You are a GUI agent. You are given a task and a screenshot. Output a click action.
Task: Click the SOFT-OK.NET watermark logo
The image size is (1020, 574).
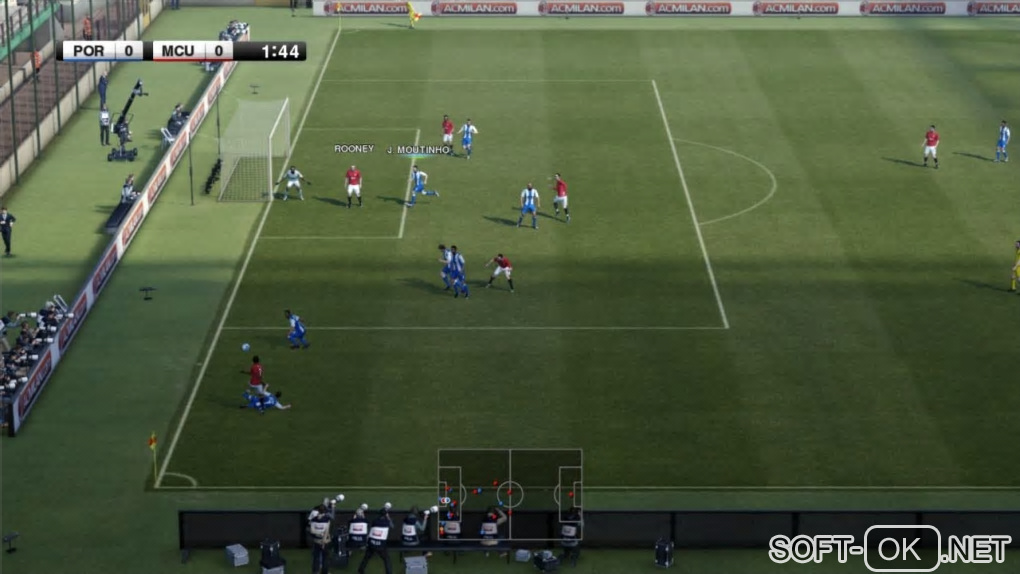click(890, 548)
